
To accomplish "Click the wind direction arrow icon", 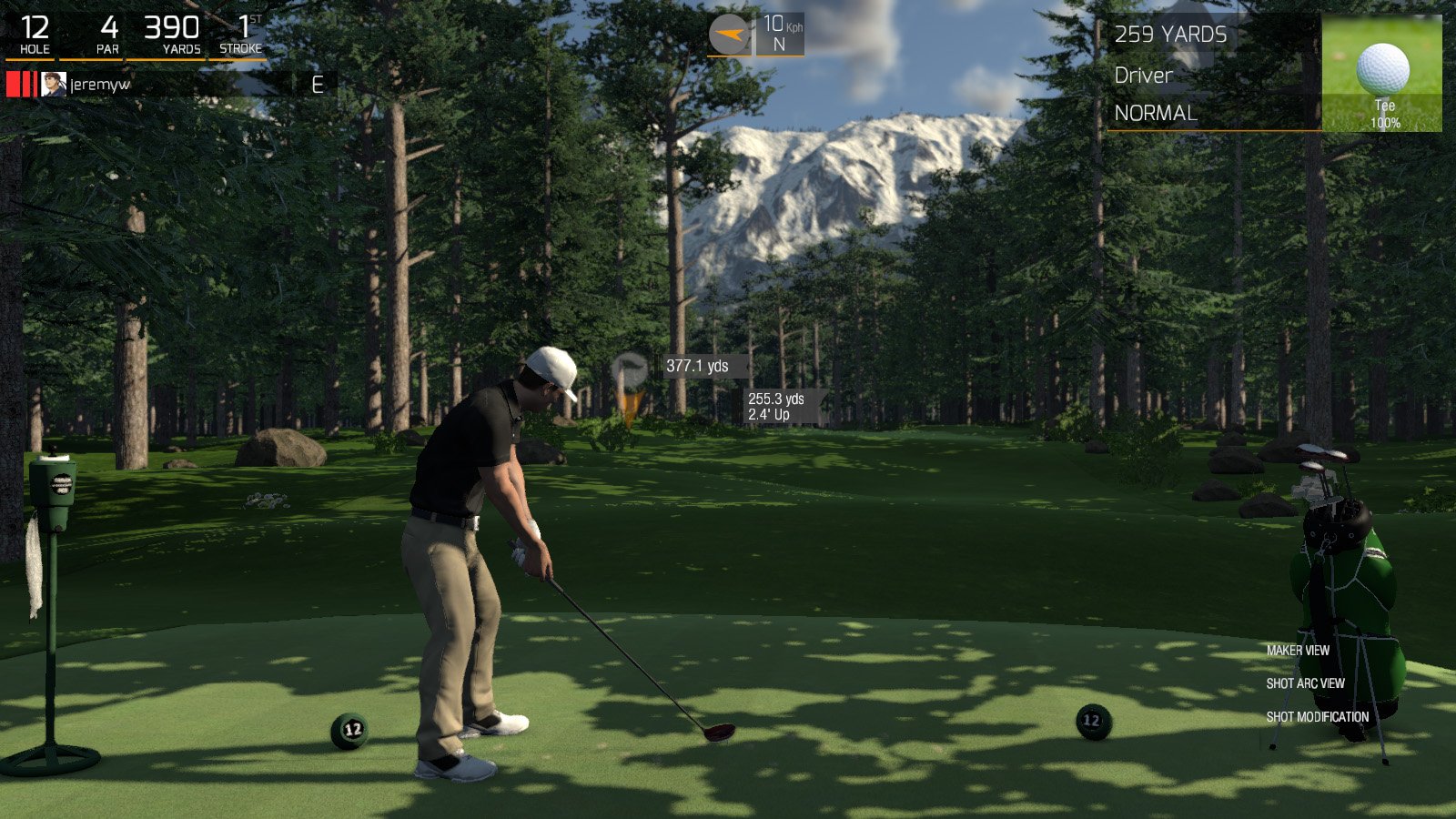I will (728, 31).
